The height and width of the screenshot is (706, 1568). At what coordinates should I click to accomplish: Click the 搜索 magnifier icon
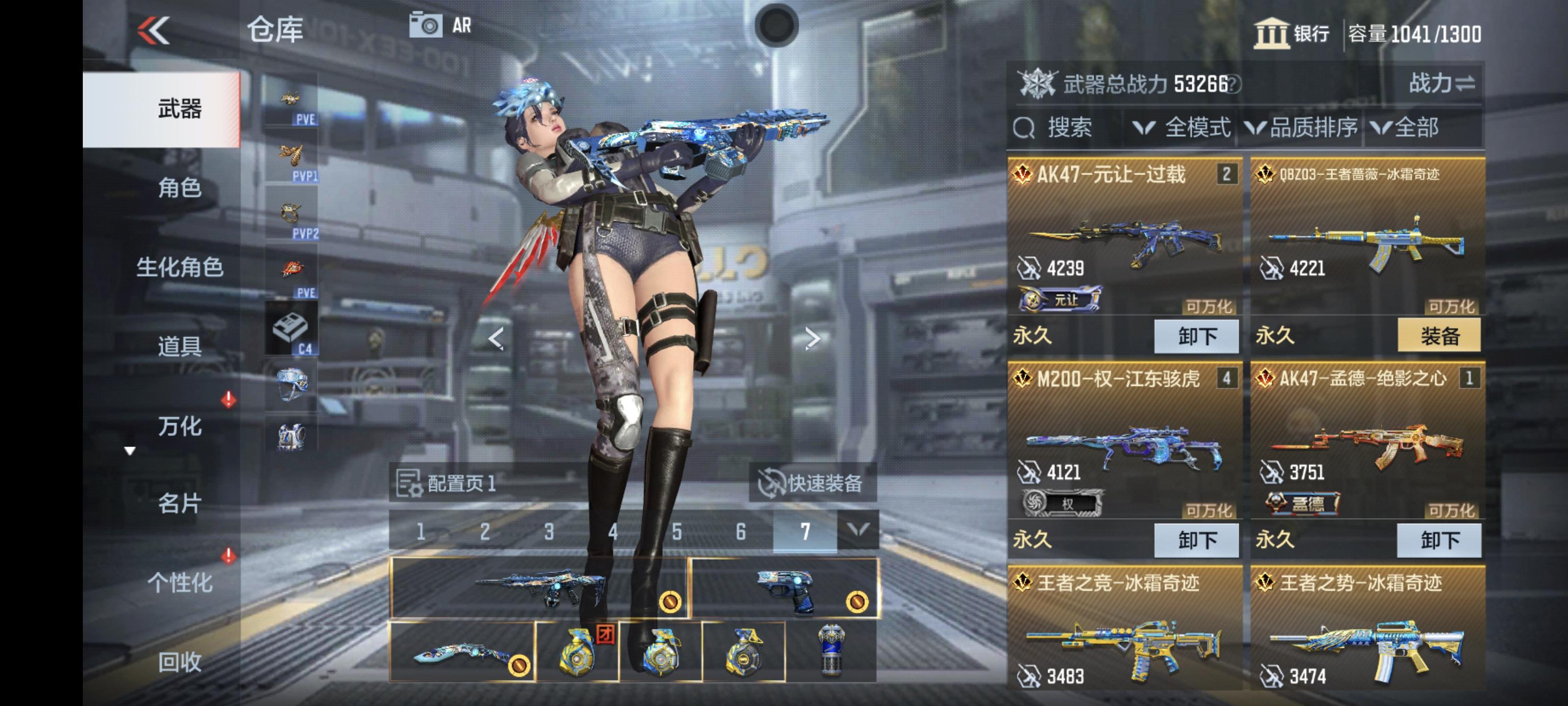pyautogui.click(x=1026, y=128)
